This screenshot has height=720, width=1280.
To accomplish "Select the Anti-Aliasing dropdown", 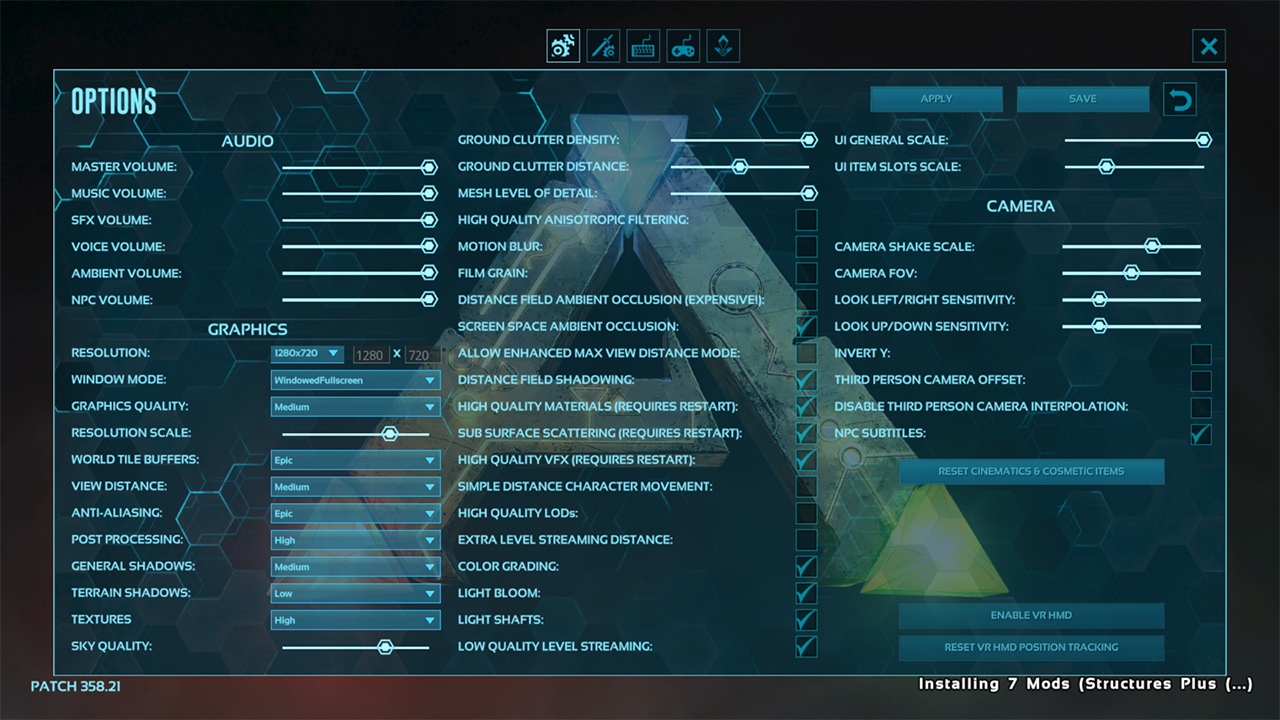I will [x=355, y=513].
